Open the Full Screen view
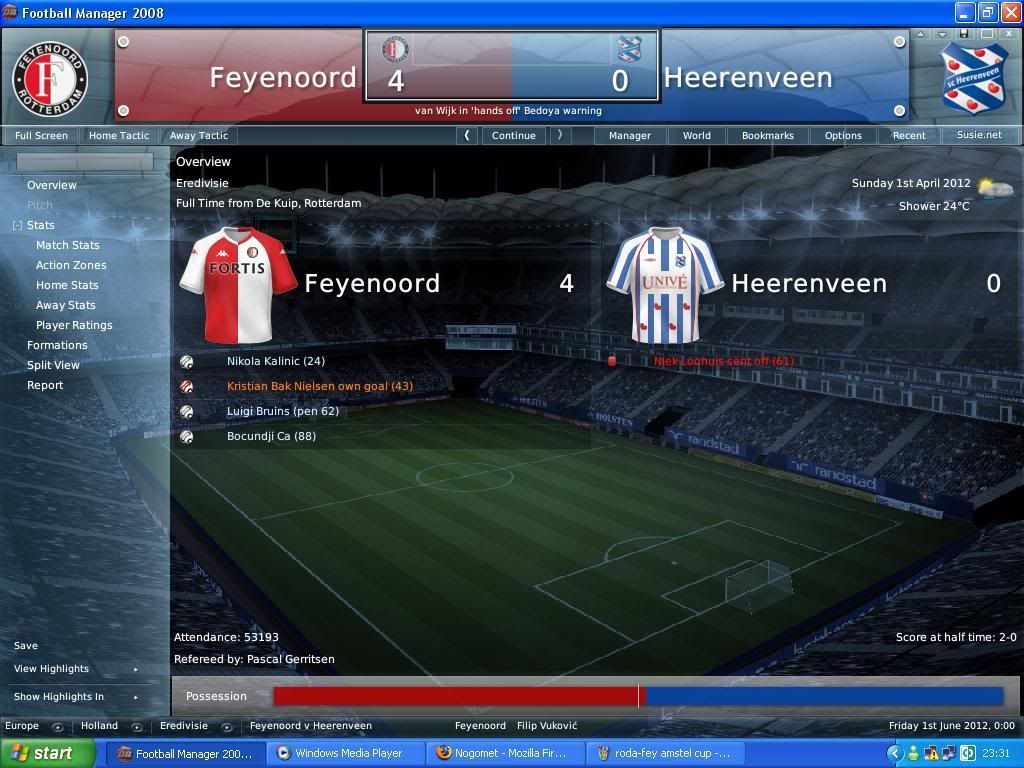The width and height of the screenshot is (1024, 768). [41, 135]
